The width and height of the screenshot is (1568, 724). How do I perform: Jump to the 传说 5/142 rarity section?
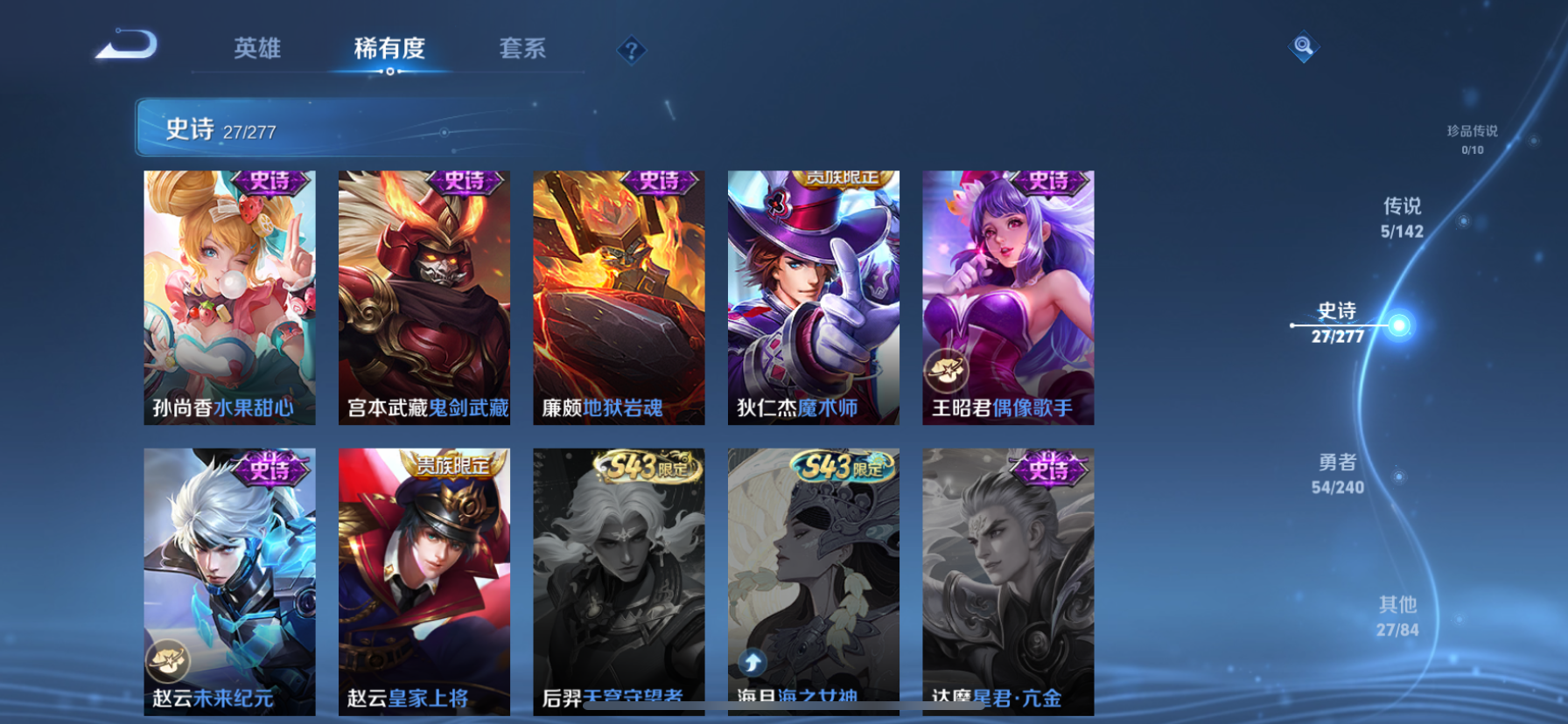coord(1401,217)
